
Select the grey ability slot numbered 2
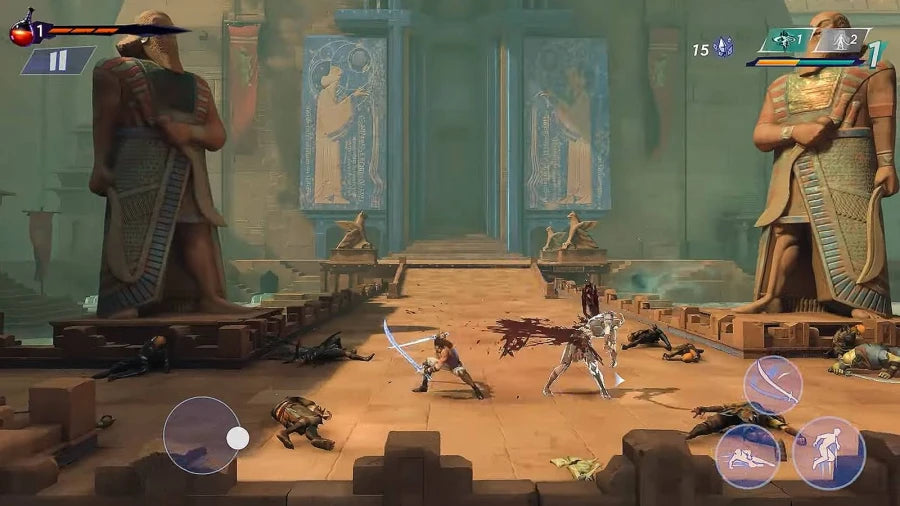tap(840, 41)
